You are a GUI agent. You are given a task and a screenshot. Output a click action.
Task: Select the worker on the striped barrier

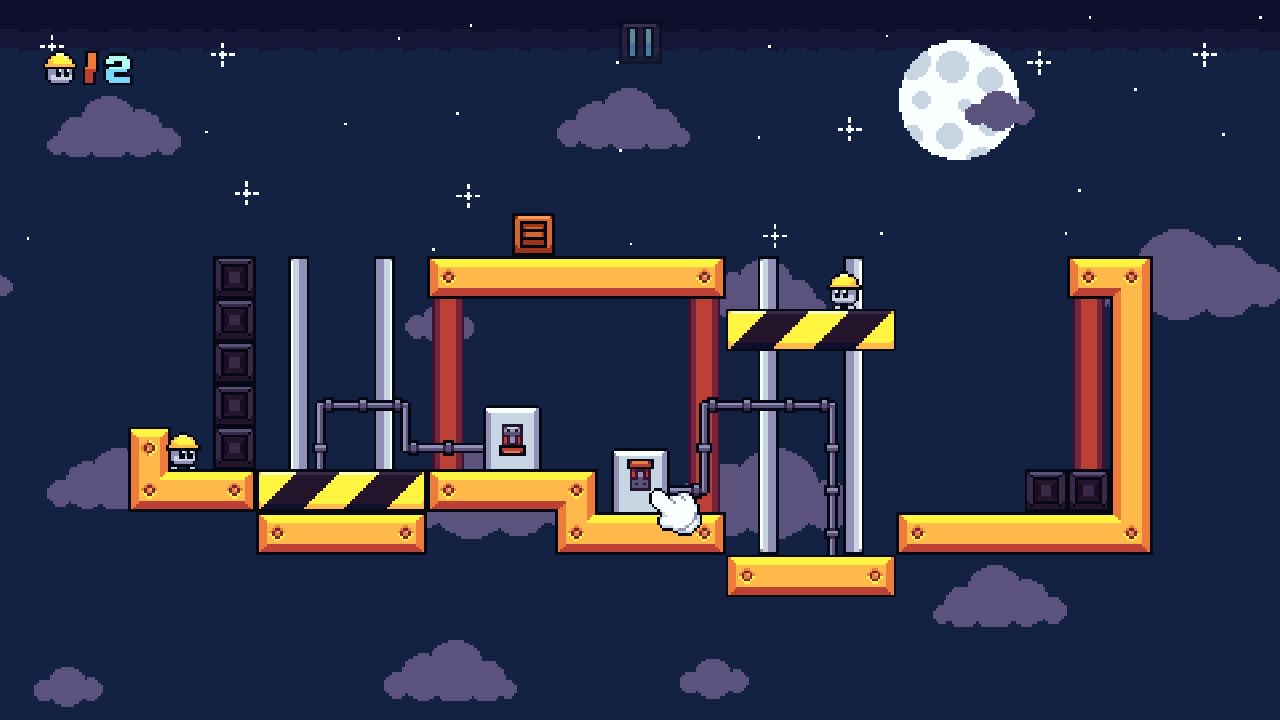(845, 290)
